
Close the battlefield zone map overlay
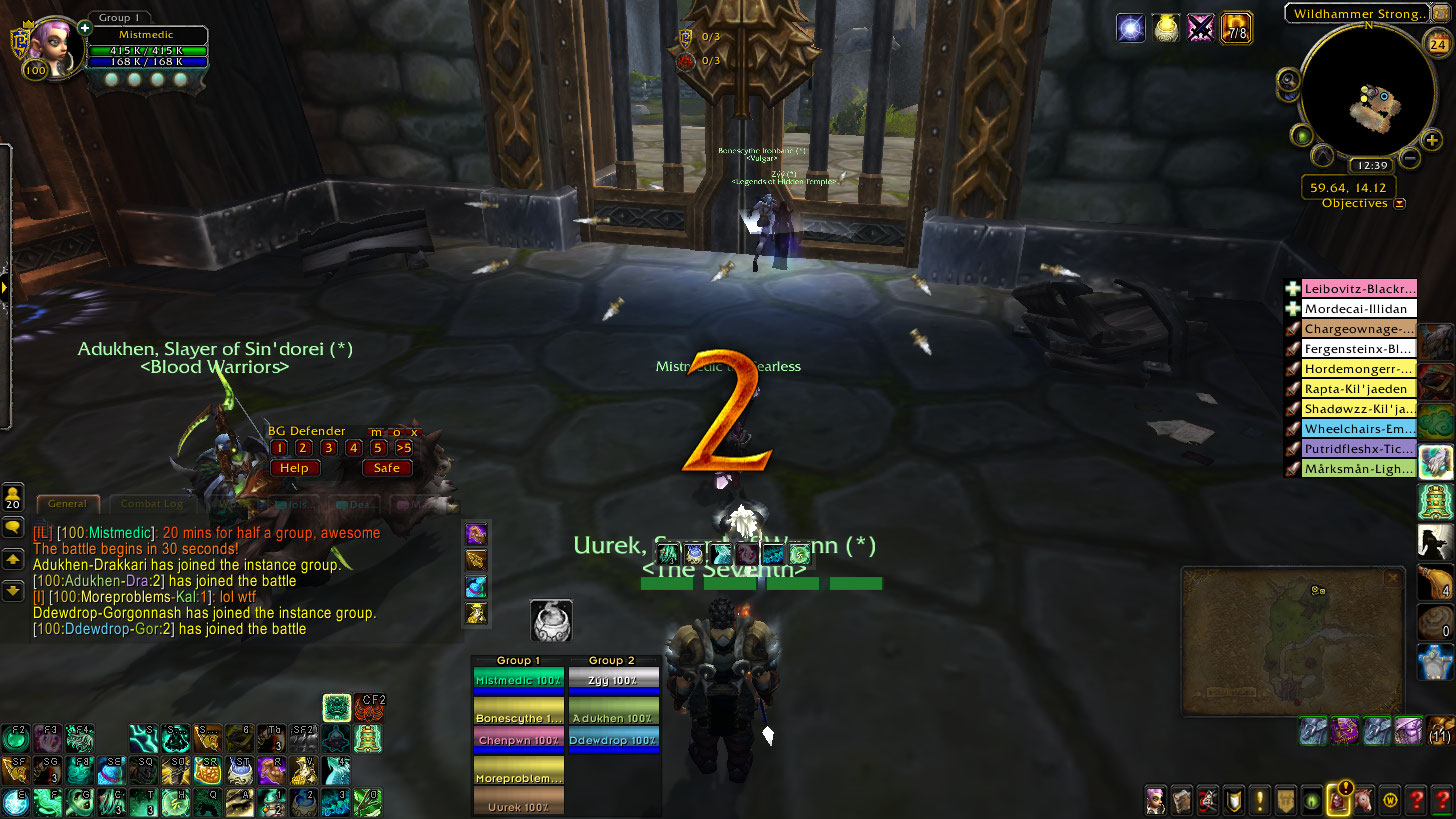1392,578
